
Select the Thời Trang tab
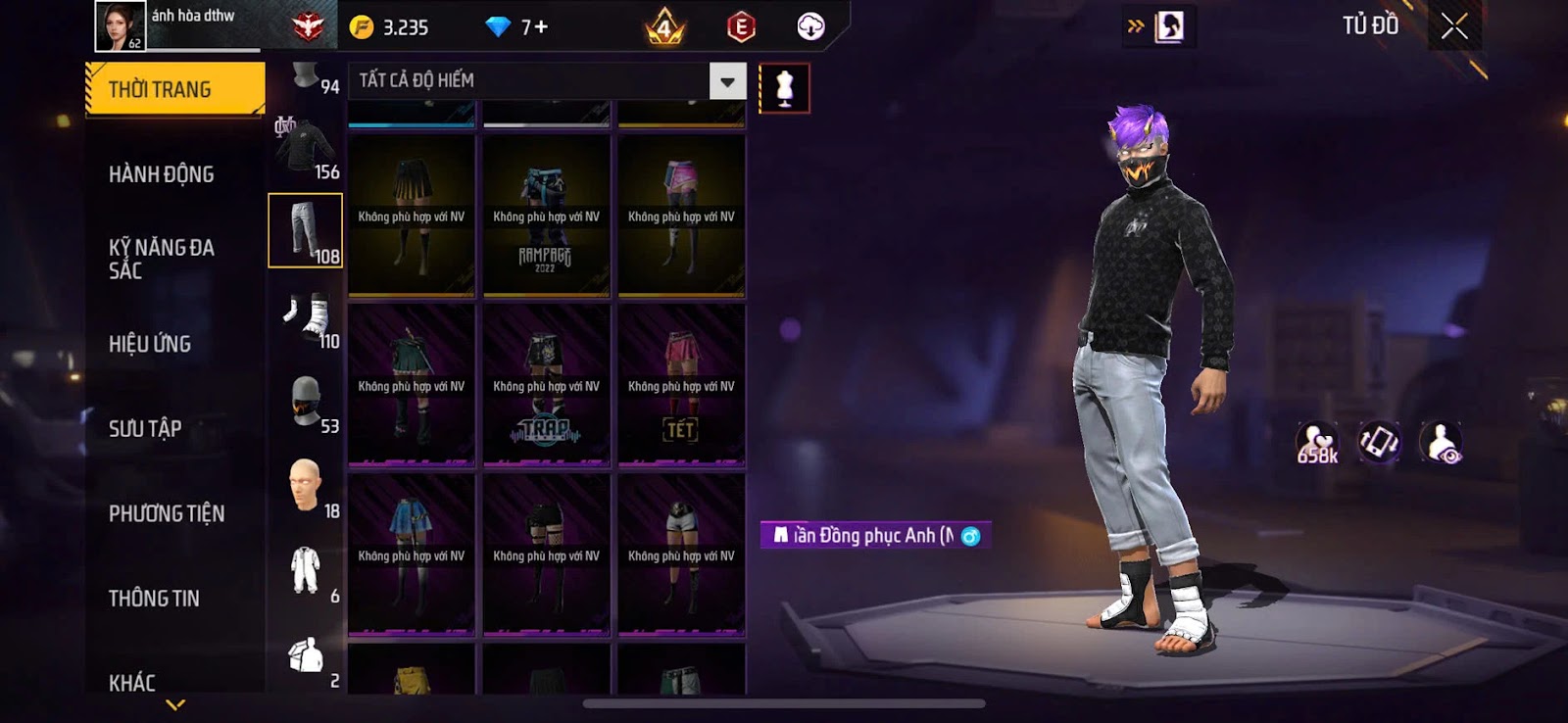pyautogui.click(x=174, y=89)
